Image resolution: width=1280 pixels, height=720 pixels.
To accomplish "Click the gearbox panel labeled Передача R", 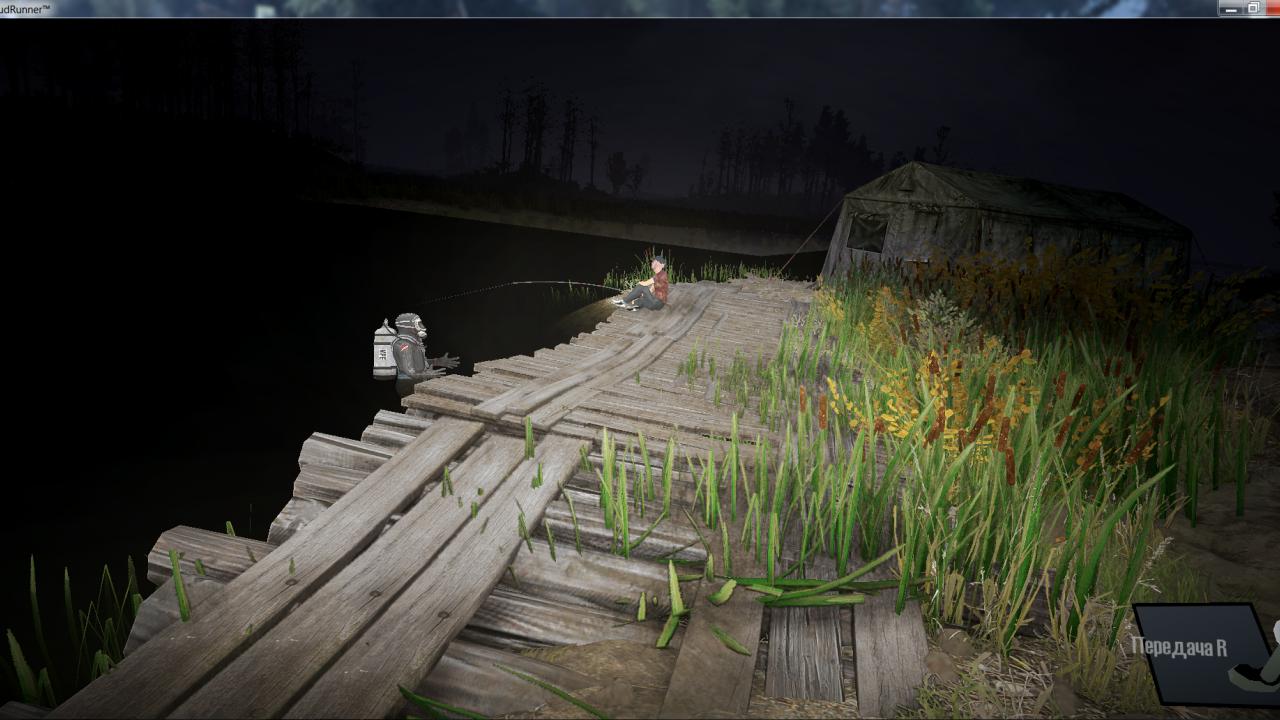I will point(1198,651).
